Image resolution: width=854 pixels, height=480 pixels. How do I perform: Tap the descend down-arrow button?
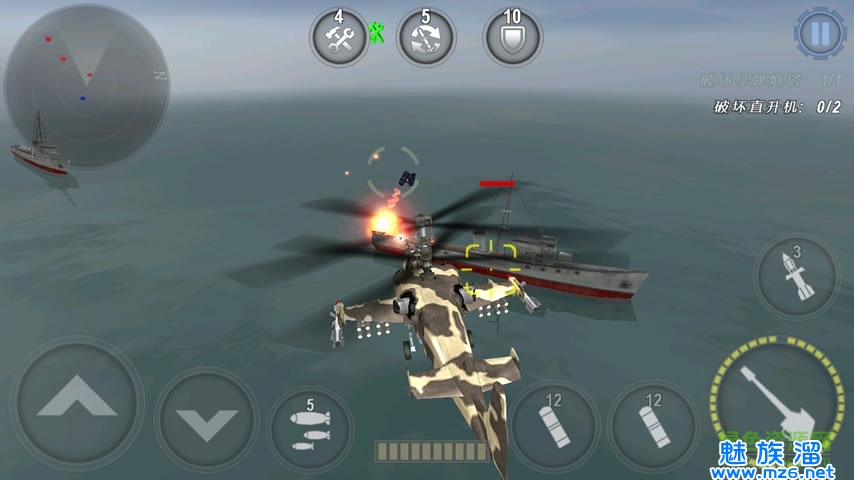coord(206,419)
